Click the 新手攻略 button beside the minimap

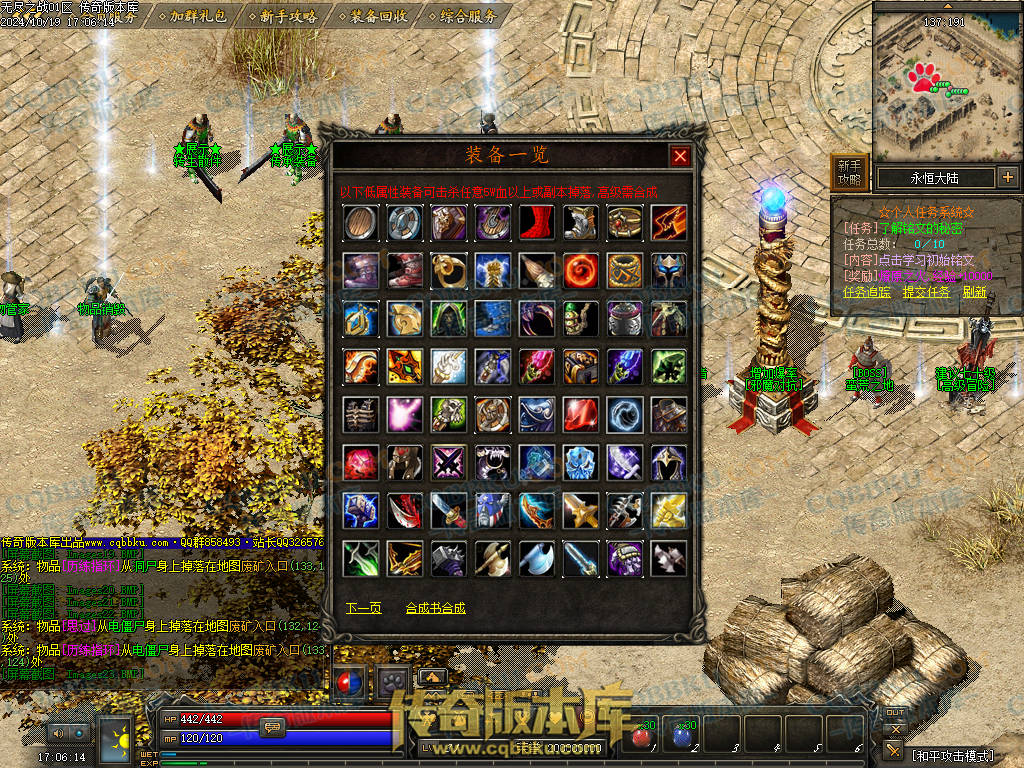point(849,172)
